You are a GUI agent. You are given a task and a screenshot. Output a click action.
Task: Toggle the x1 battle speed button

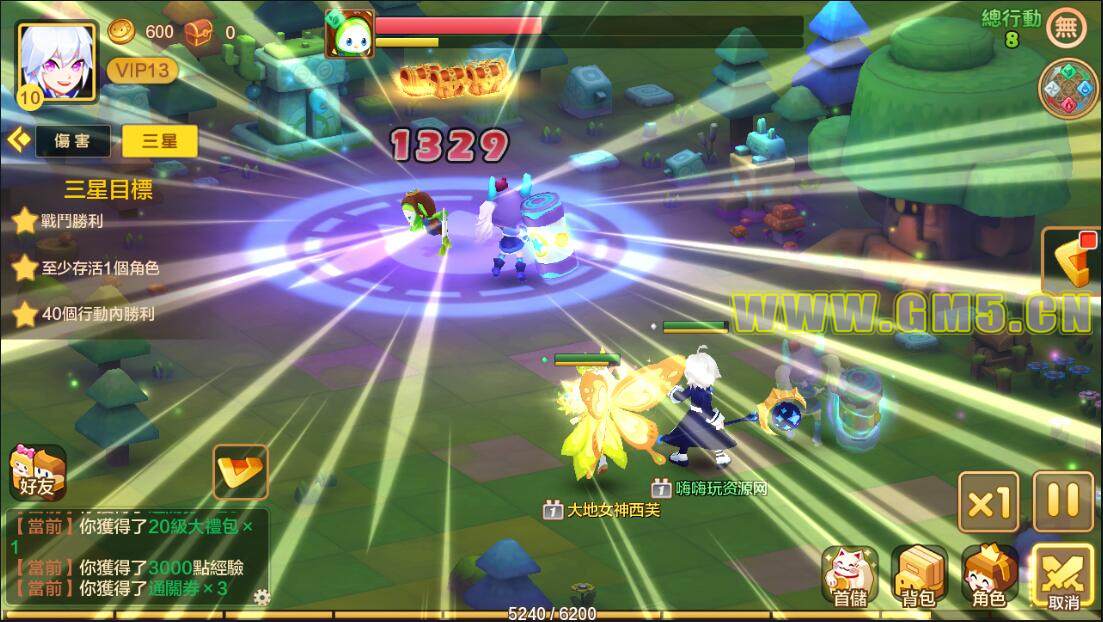[x=988, y=502]
